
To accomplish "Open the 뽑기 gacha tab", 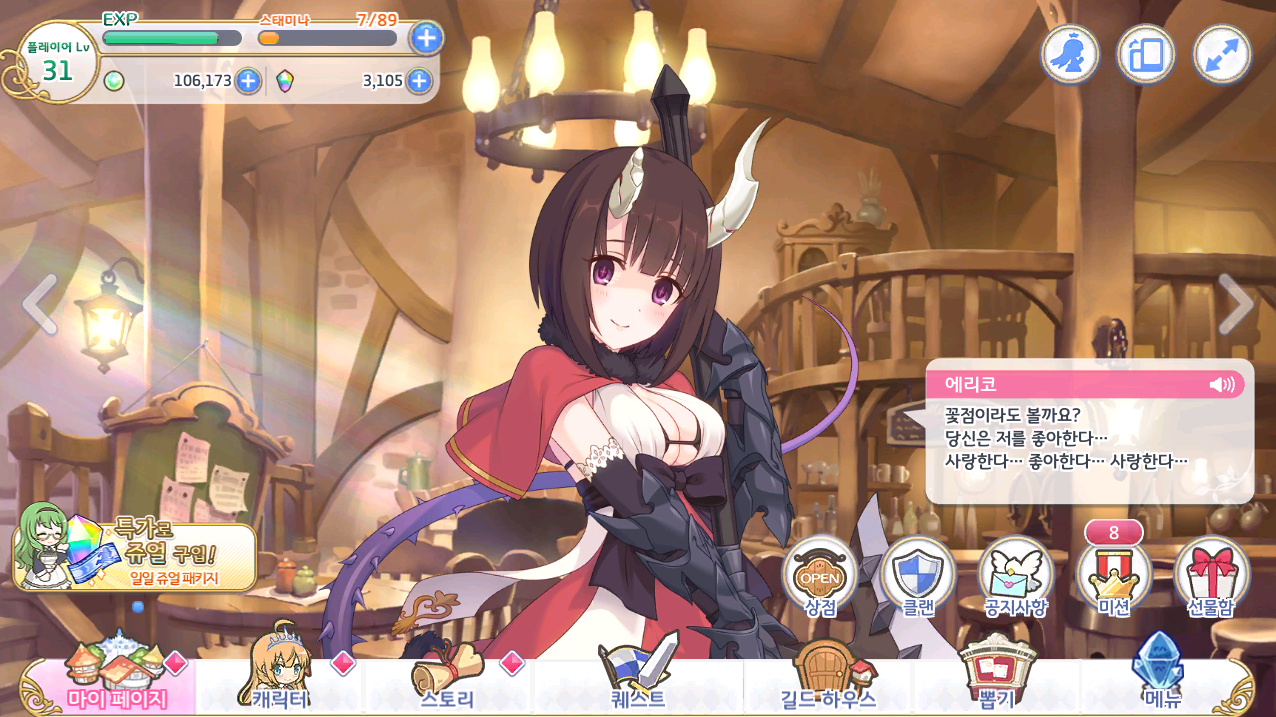I will [x=996, y=683].
